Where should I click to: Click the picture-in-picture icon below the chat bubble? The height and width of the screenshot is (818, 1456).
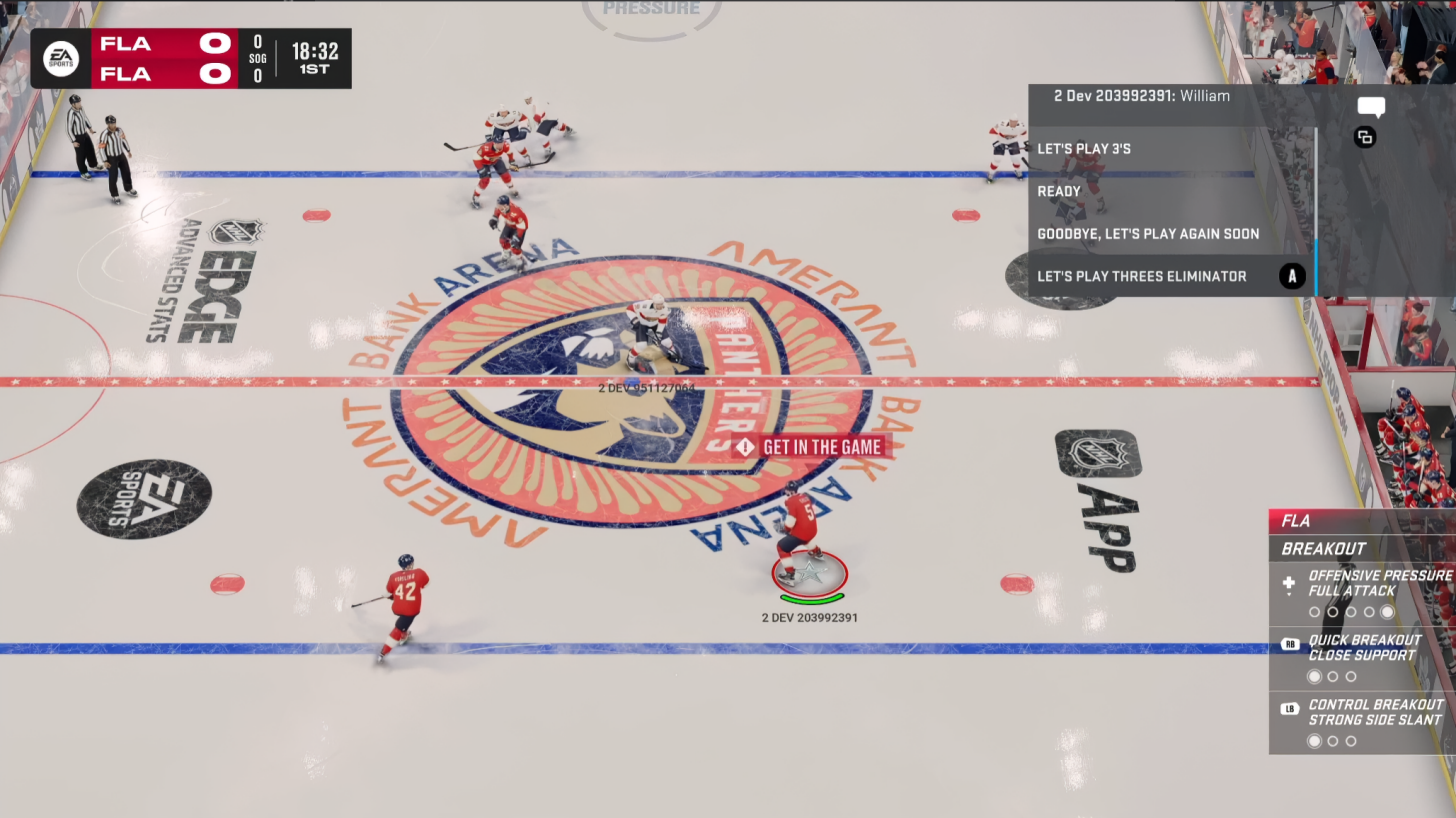(1366, 137)
